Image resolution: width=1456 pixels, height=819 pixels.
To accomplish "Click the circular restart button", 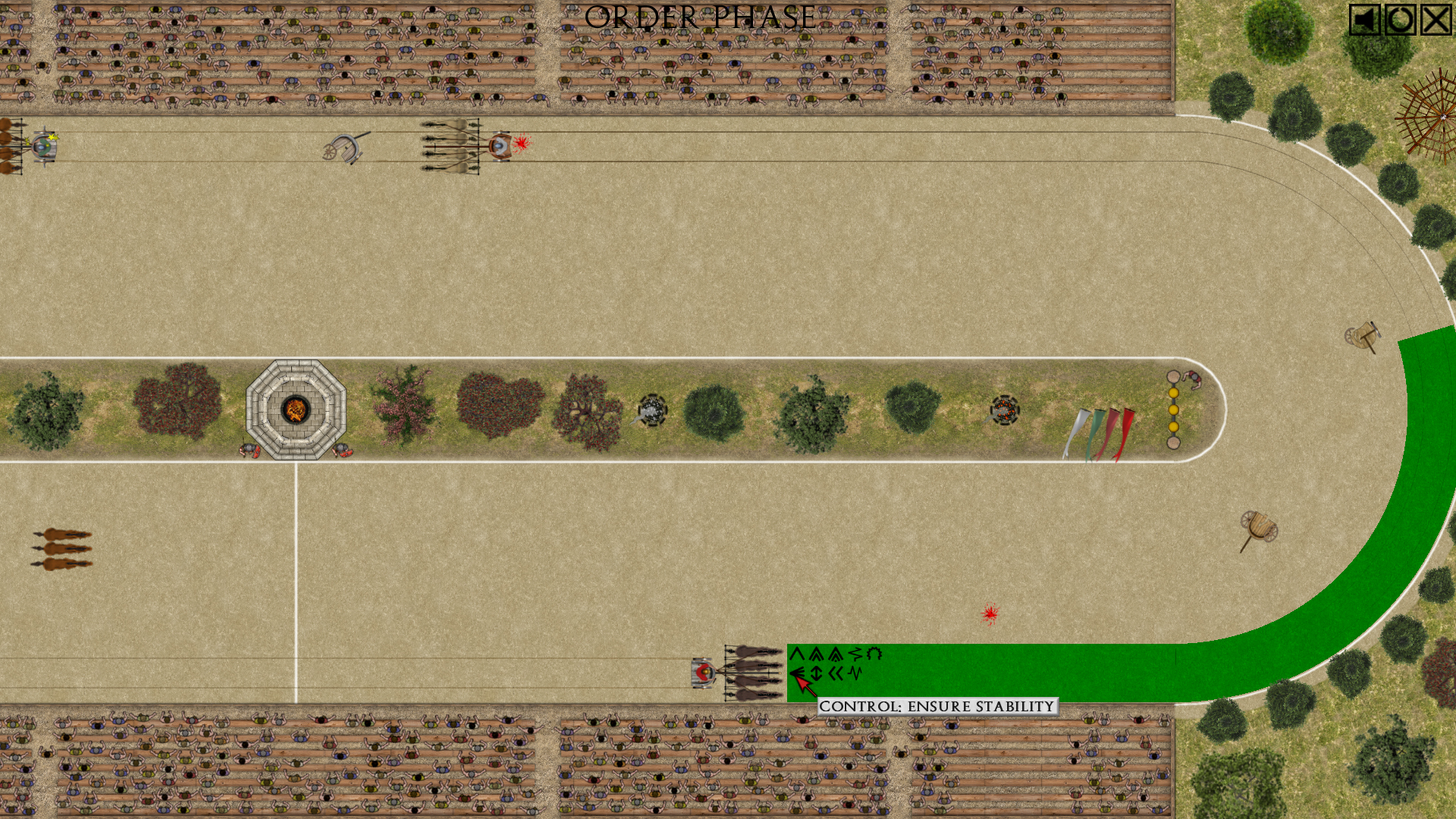I will (1400, 20).
